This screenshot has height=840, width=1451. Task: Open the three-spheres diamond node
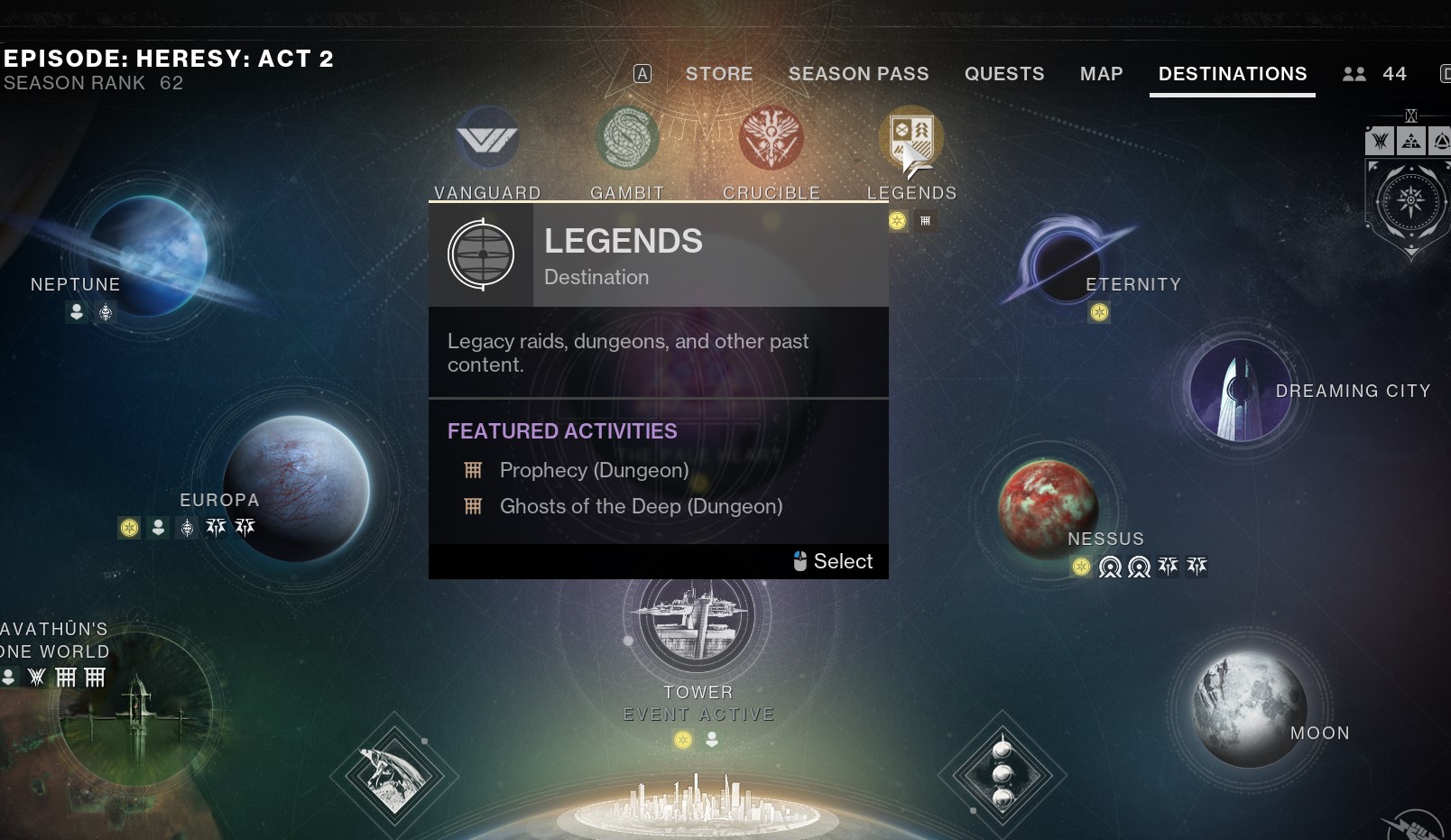(x=1002, y=774)
